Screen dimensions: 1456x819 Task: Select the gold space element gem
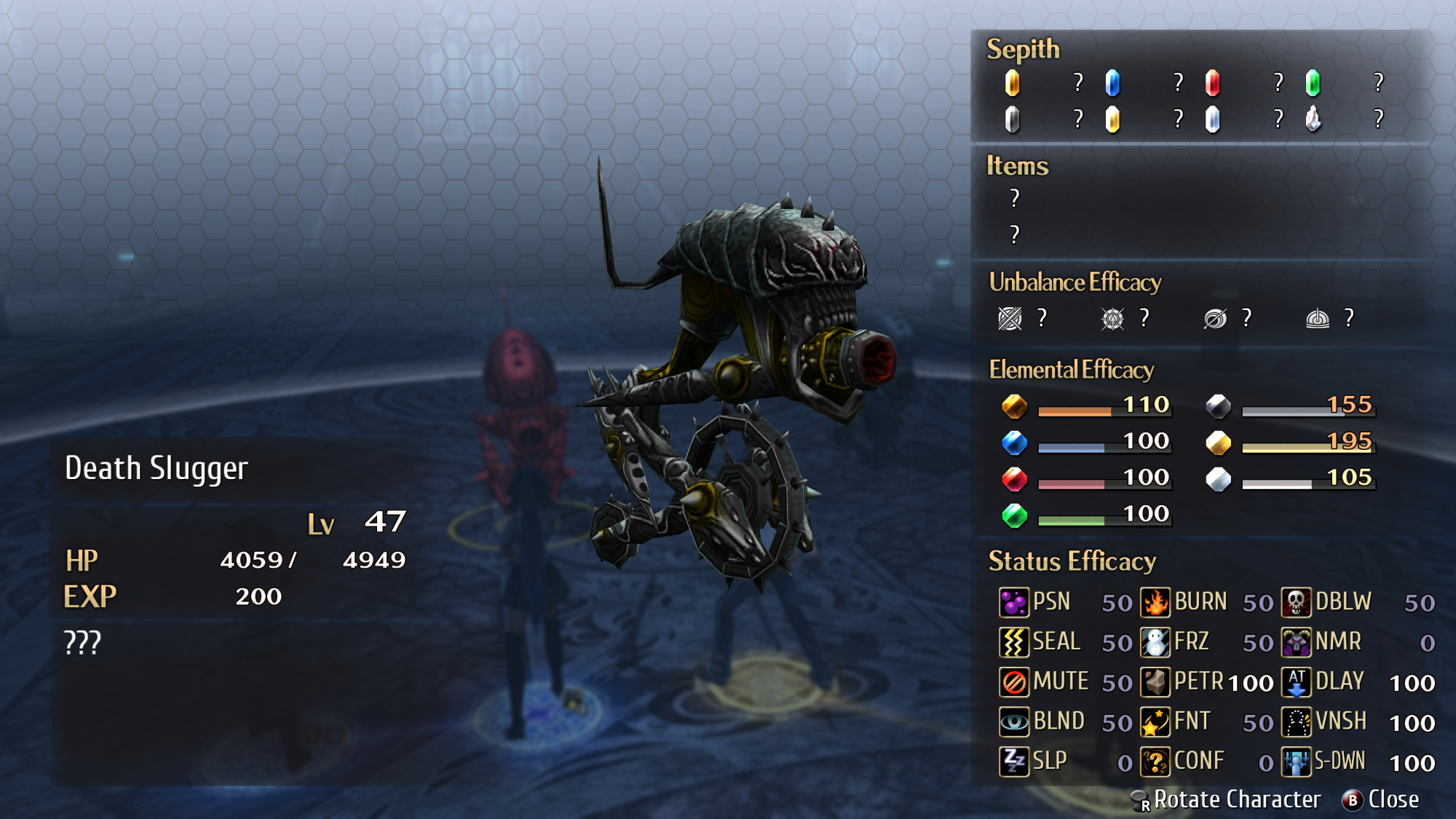[1218, 442]
